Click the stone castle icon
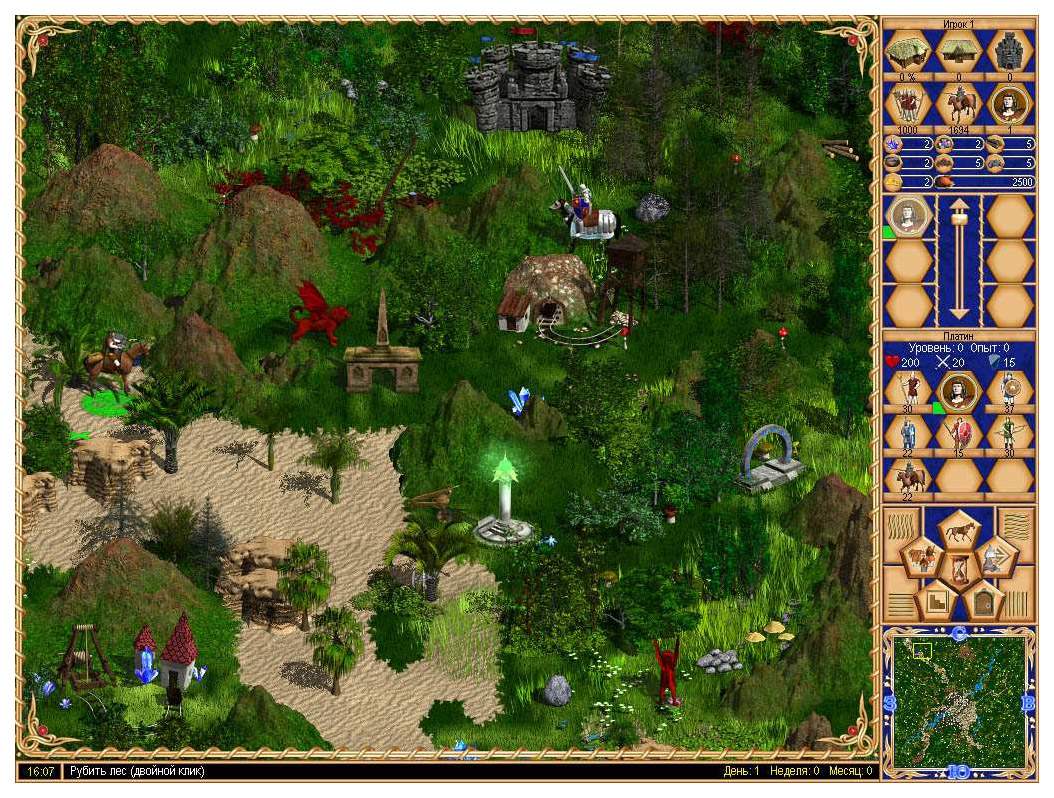Viewport: 1054px width, 798px height. (1010, 51)
